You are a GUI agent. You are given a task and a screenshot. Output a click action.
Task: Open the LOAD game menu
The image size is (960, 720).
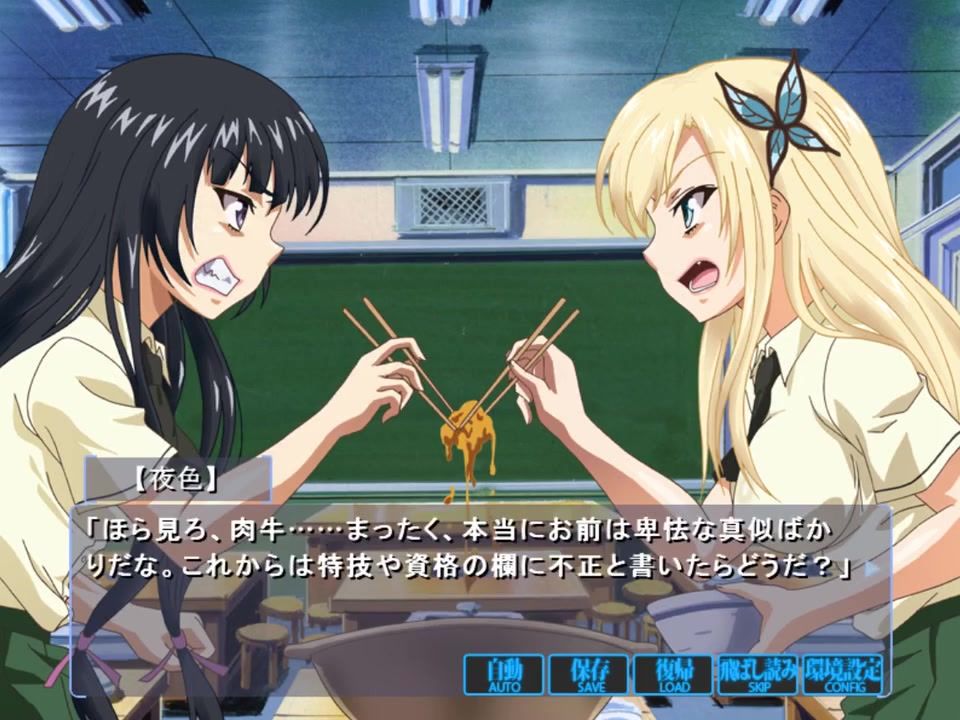tap(673, 675)
